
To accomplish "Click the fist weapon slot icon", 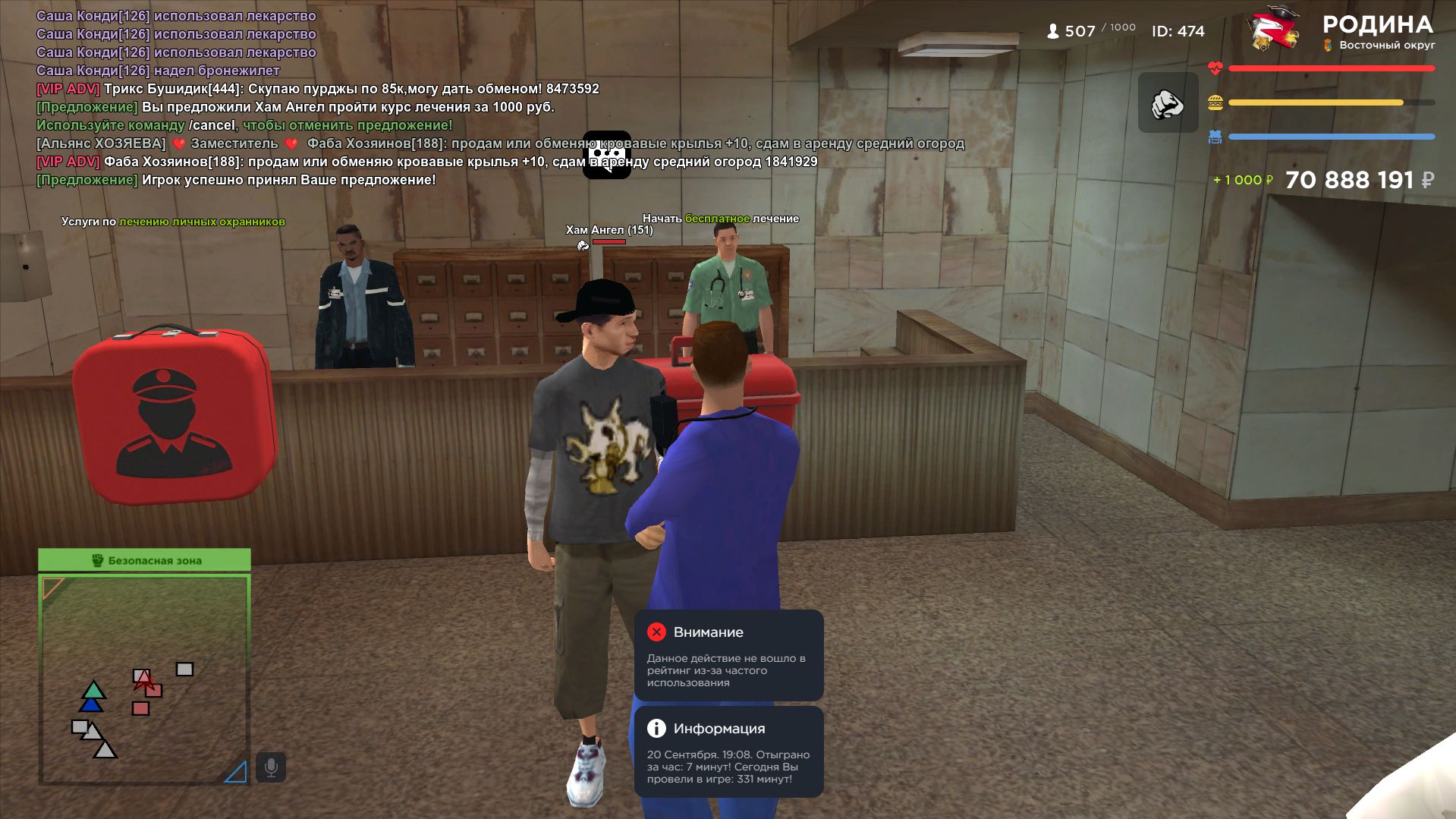I will [1168, 103].
